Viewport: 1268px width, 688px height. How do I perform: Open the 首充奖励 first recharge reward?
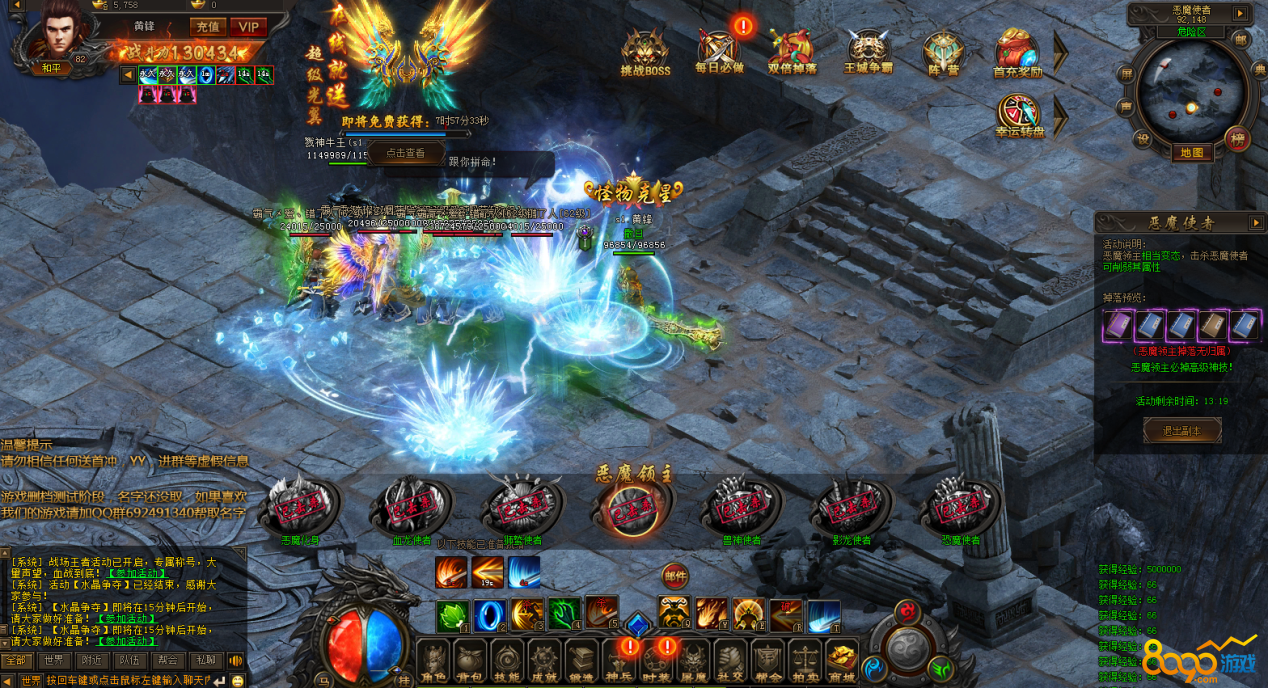(1017, 50)
